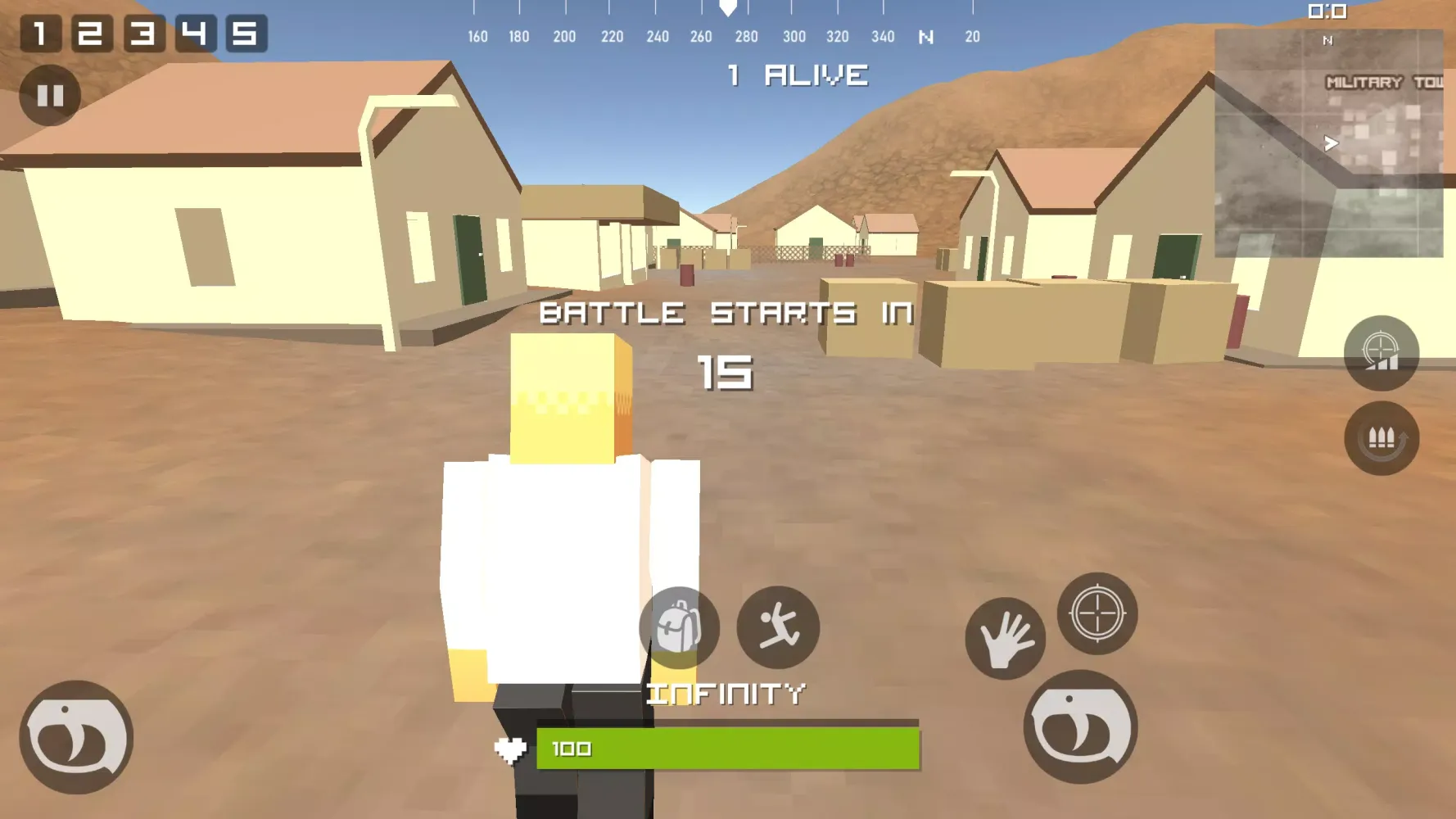This screenshot has height=819, width=1456.
Task: Click the green health bar at 100
Action: click(x=727, y=748)
